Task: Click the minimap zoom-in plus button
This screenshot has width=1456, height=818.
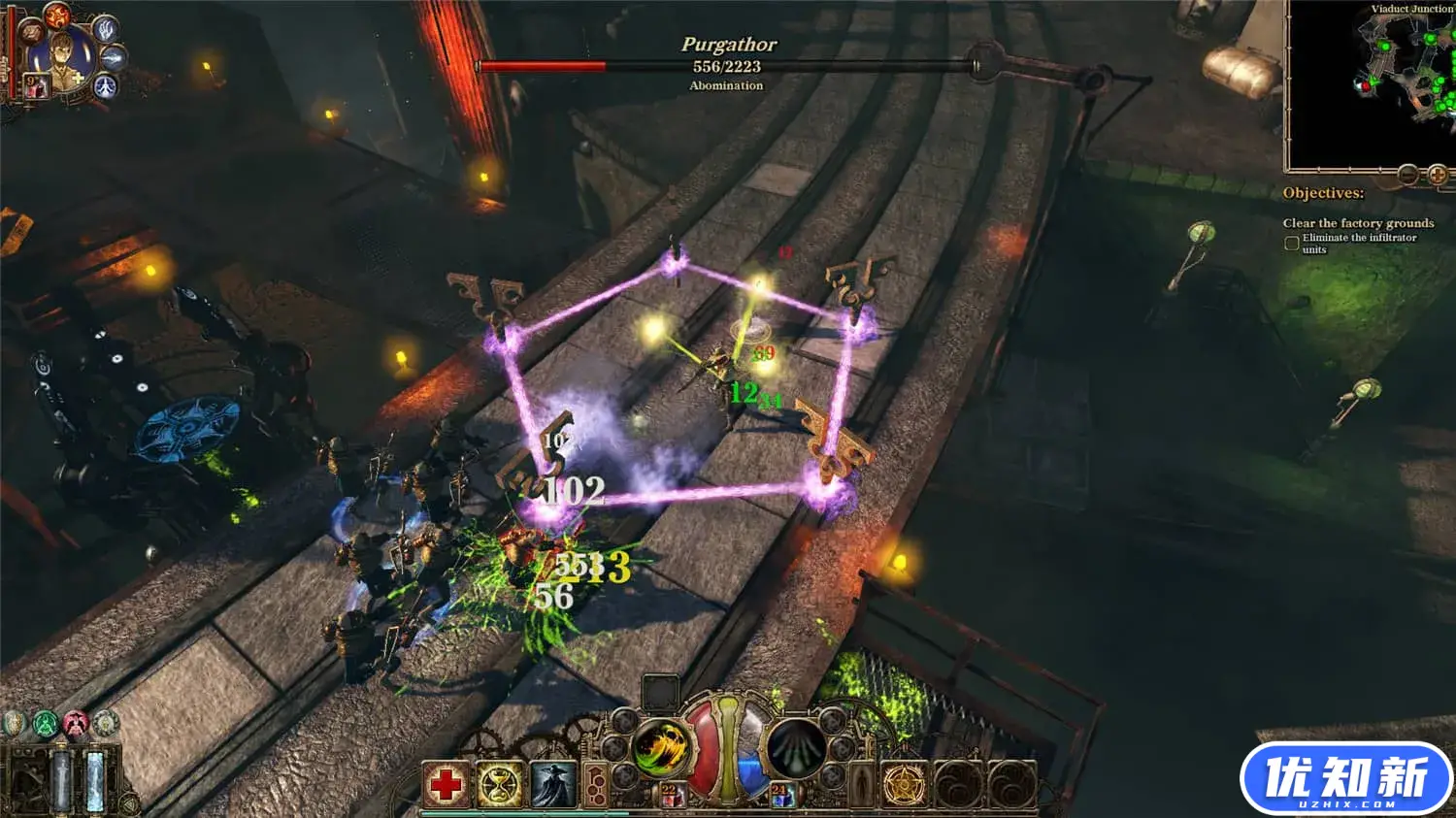Action: pos(1438,175)
